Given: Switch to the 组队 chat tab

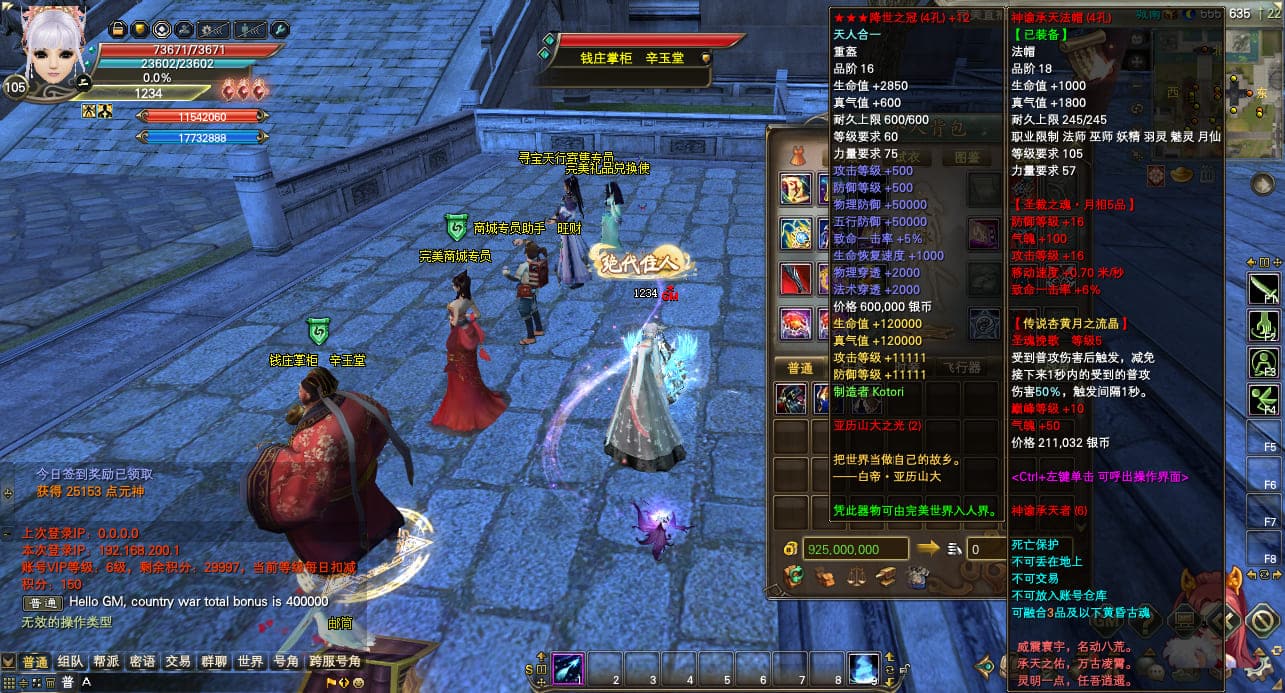Looking at the screenshot, I should pyautogui.click(x=70, y=662).
